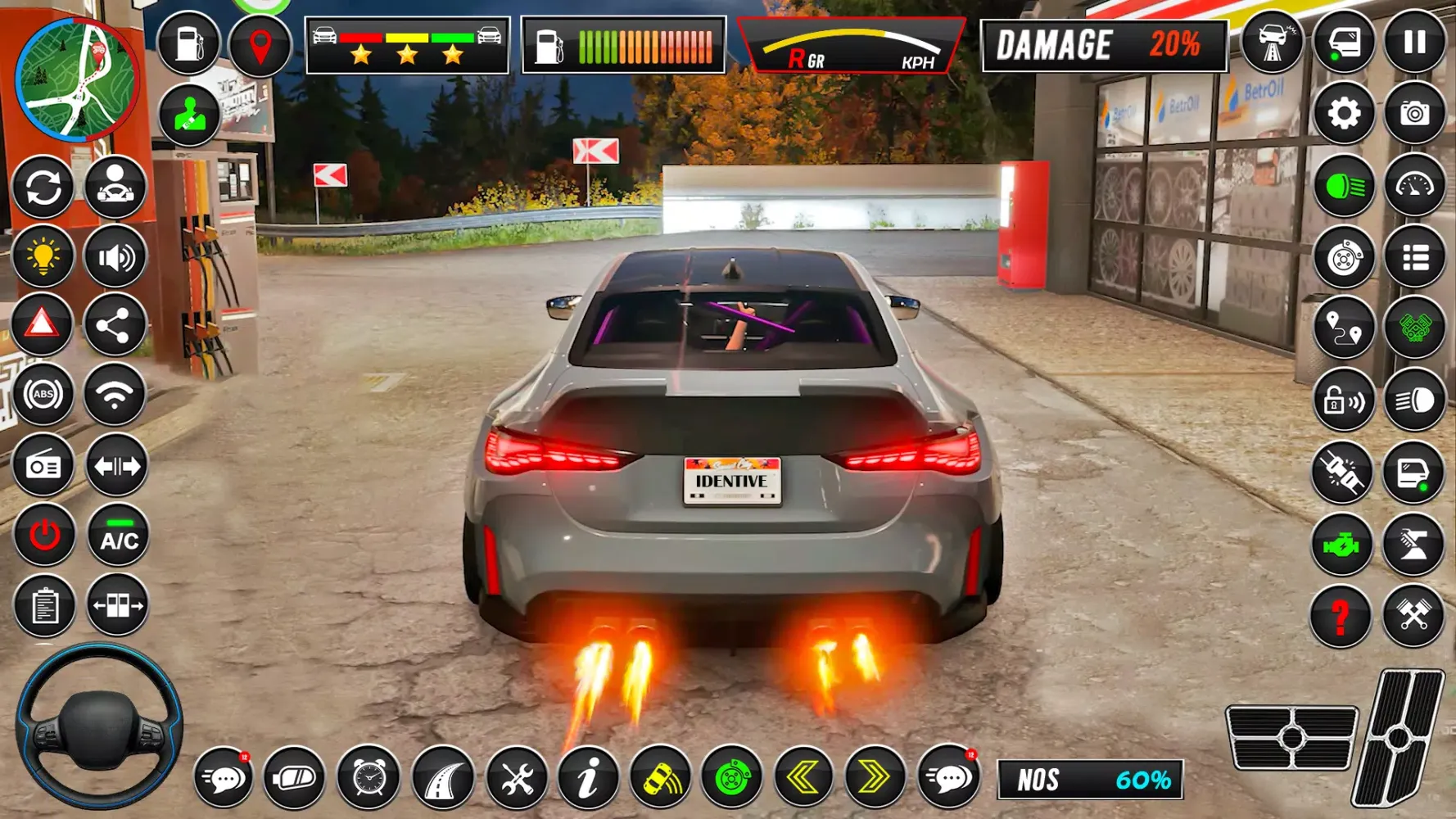
Task: Open the doors panel with arrows icon
Action: [117, 607]
